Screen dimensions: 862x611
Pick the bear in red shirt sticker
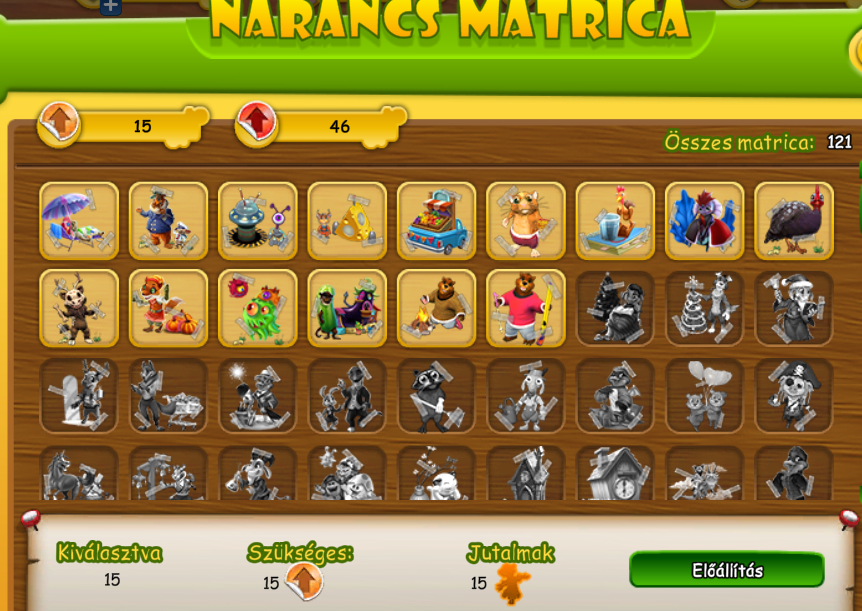click(x=526, y=308)
